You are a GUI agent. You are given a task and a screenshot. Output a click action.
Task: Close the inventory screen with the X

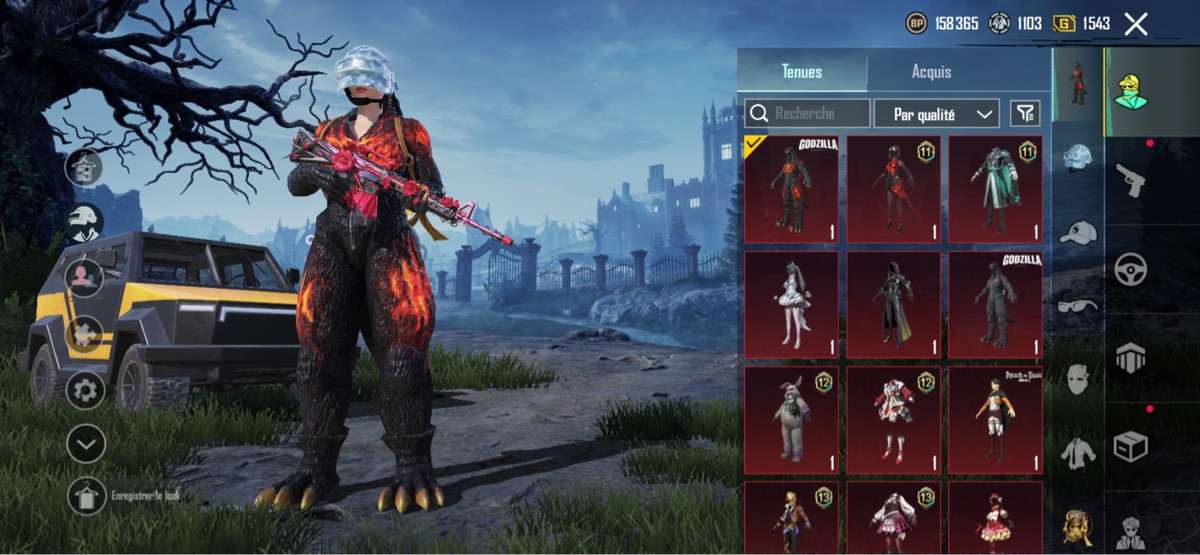[1135, 24]
